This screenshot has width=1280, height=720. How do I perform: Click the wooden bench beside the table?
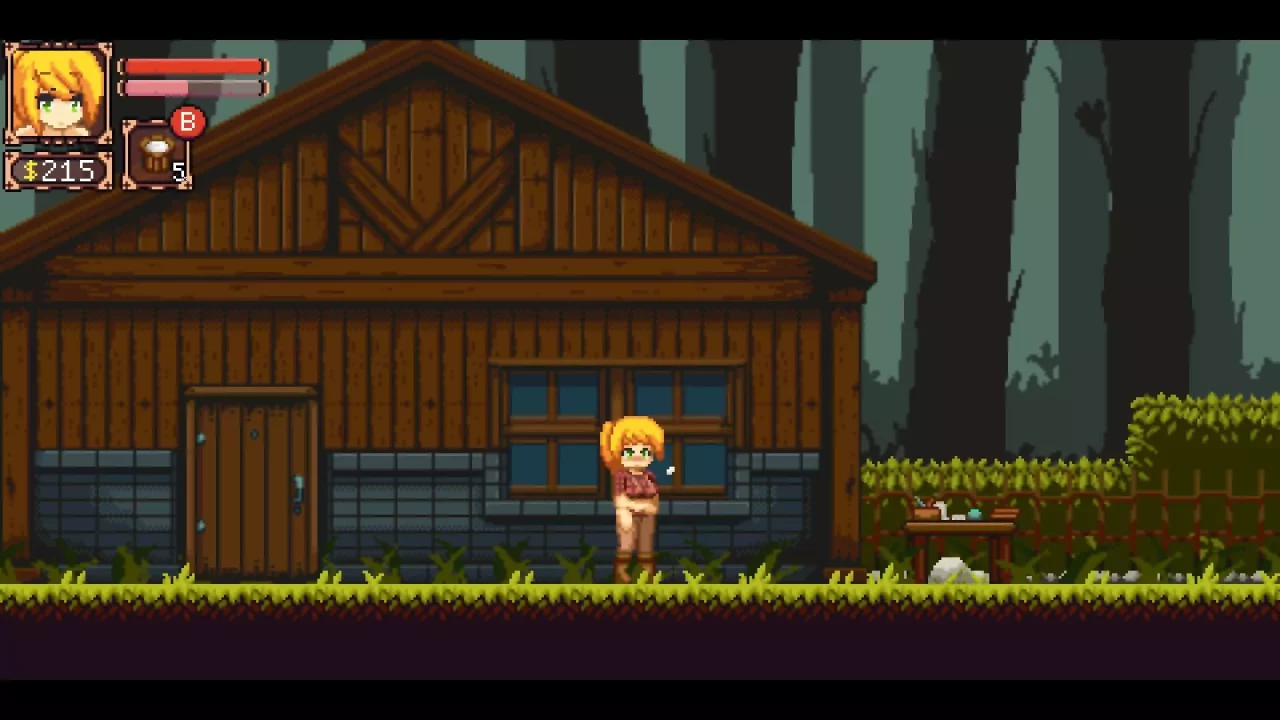[x=1005, y=513]
